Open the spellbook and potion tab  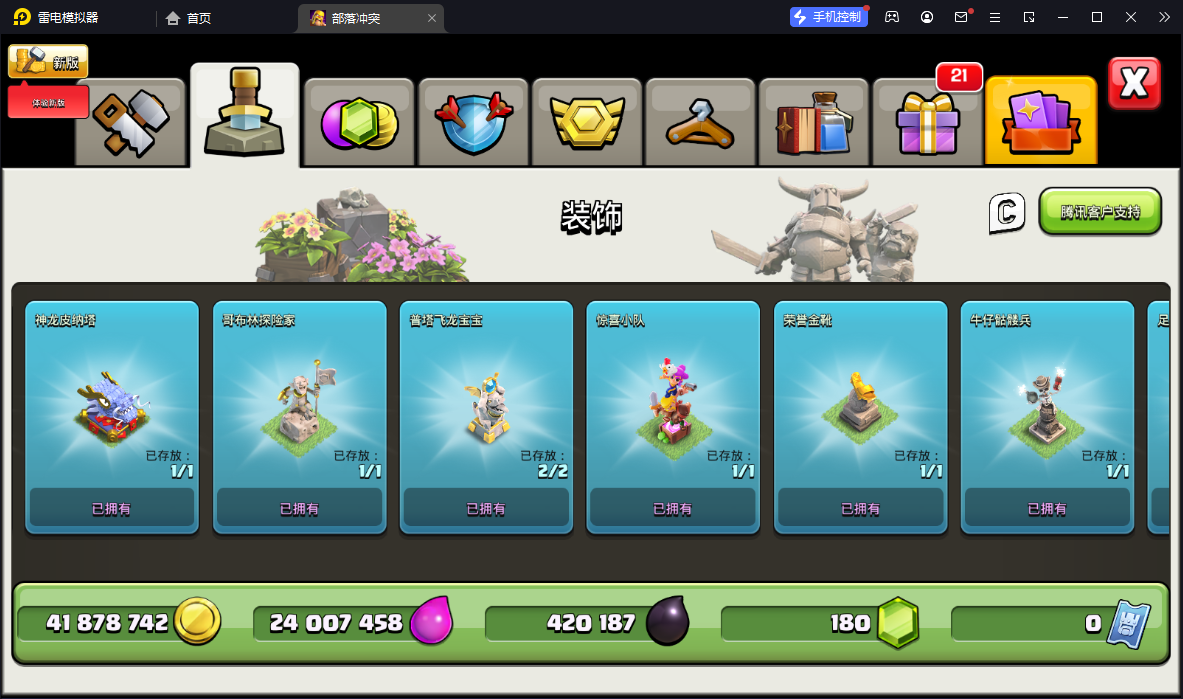814,121
